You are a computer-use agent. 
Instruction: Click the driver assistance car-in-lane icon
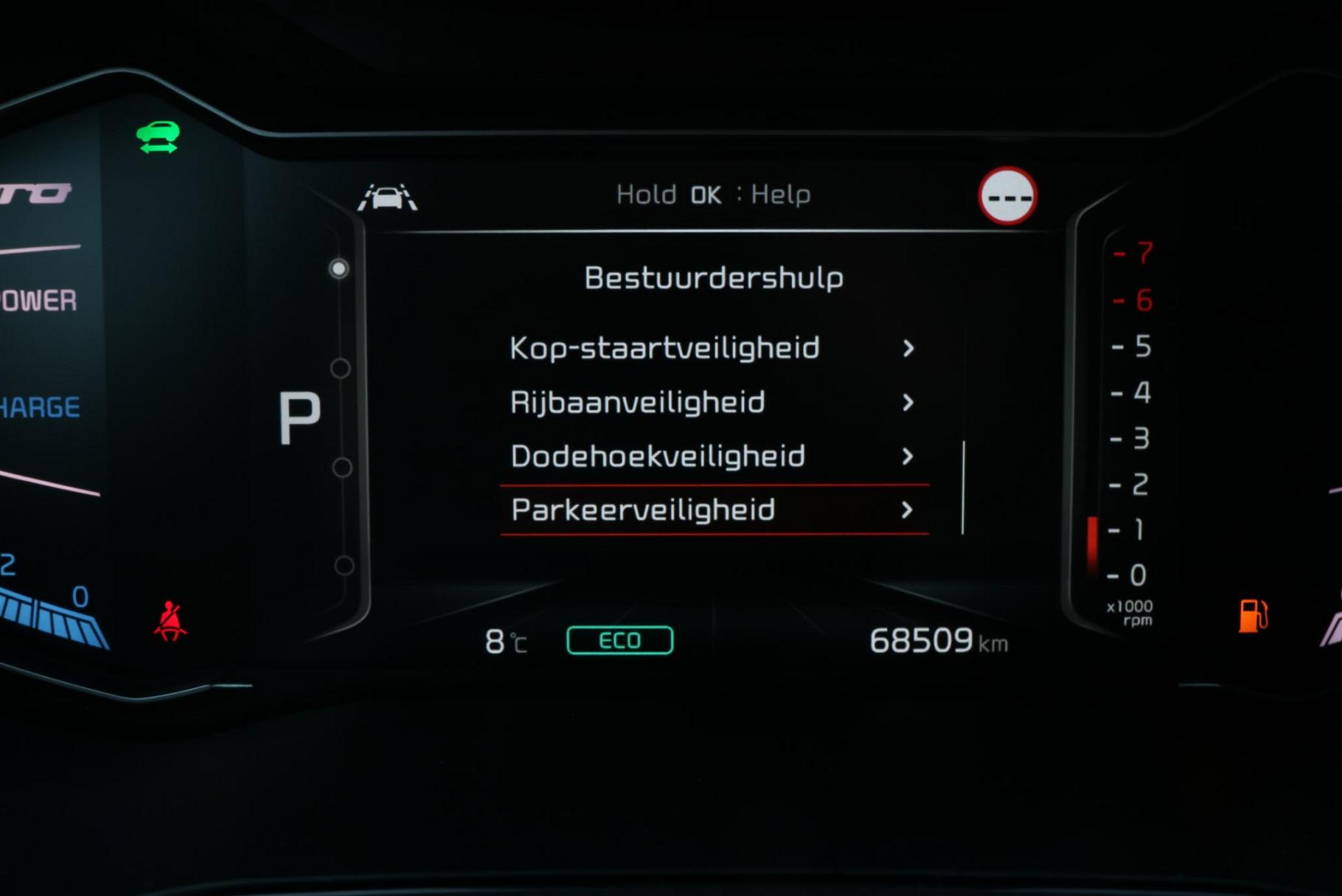click(x=388, y=198)
